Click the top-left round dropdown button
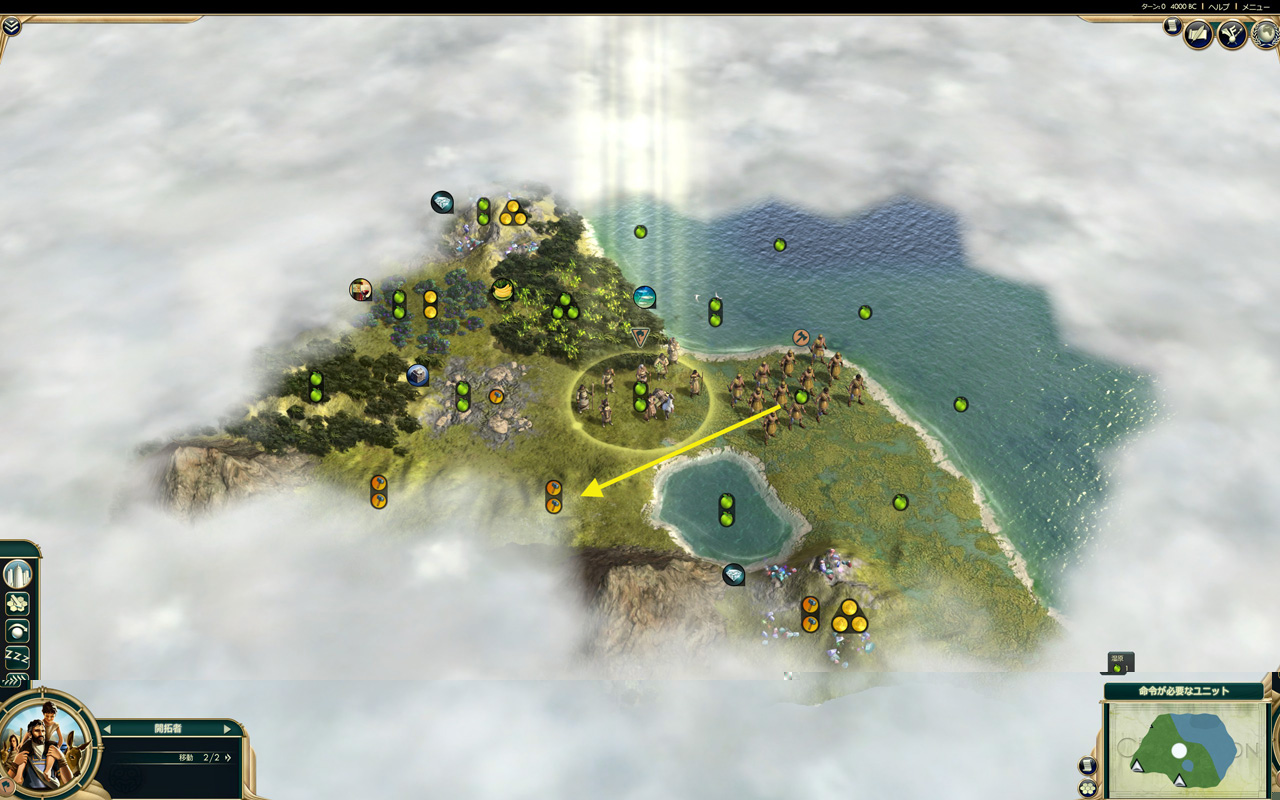 point(11,26)
